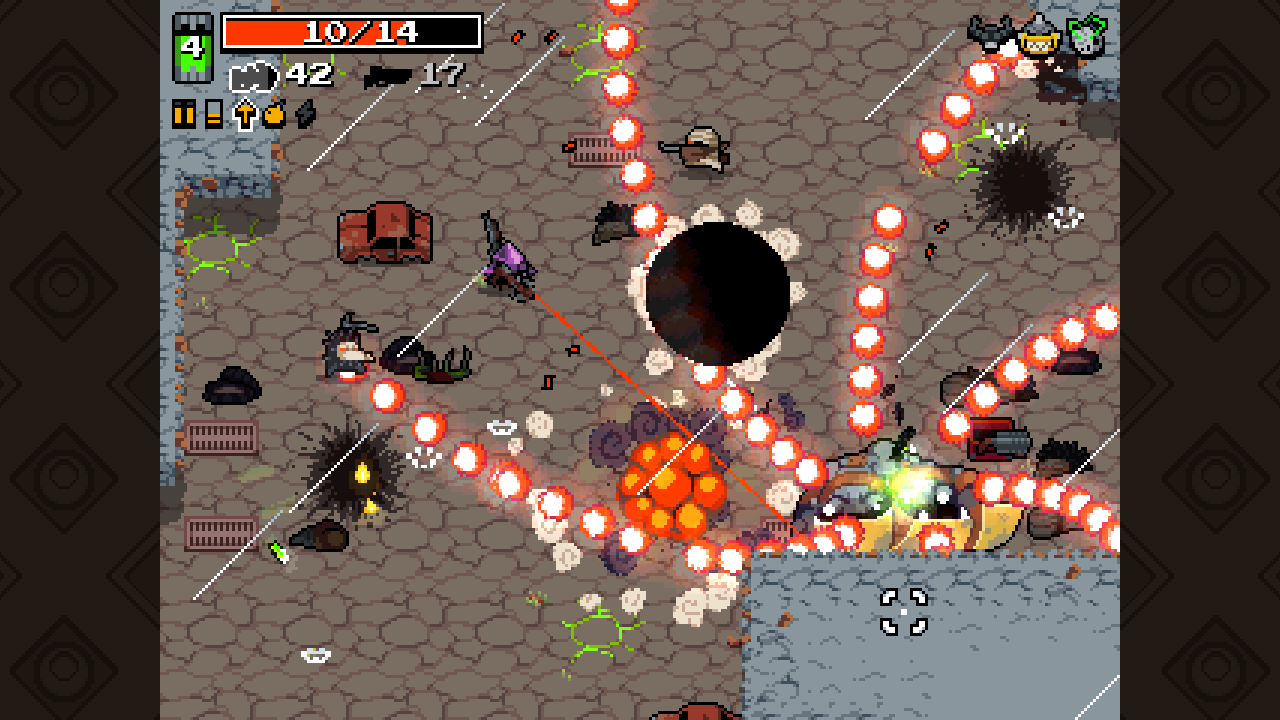Click the bullet ammo icon beside 42
This screenshot has width=1280, height=720.
point(252,78)
